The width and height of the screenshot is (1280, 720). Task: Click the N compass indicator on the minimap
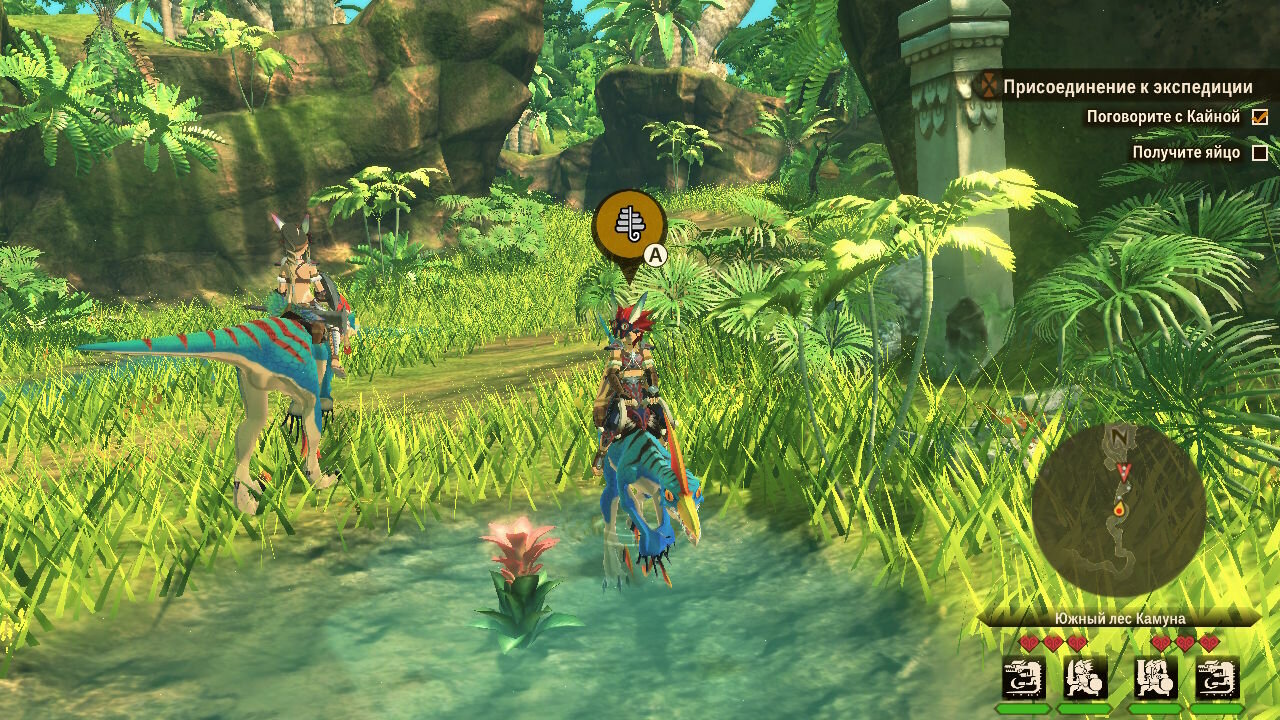click(x=1120, y=437)
